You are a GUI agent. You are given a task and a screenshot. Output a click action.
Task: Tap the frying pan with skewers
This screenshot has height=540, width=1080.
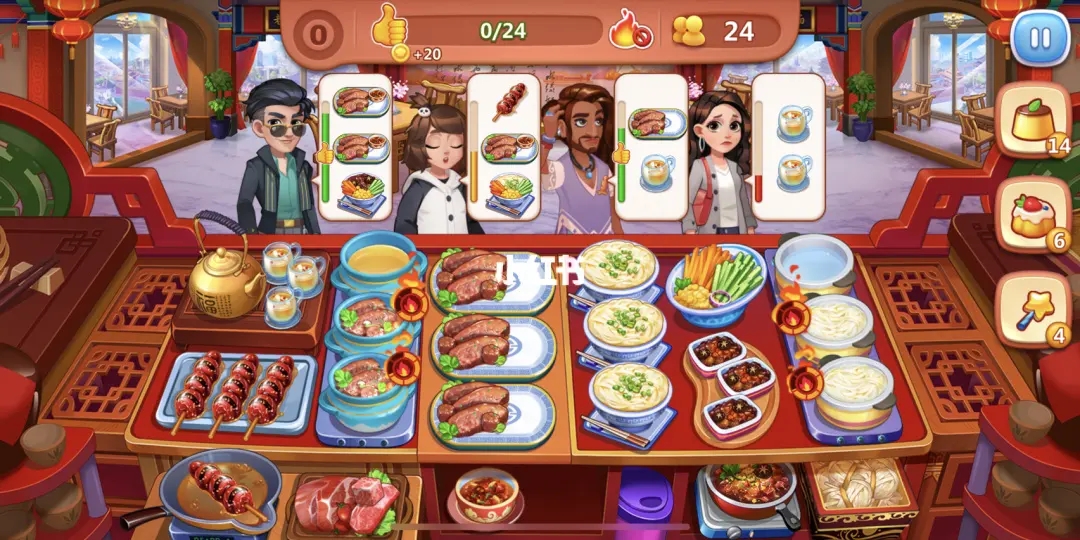pos(220,488)
